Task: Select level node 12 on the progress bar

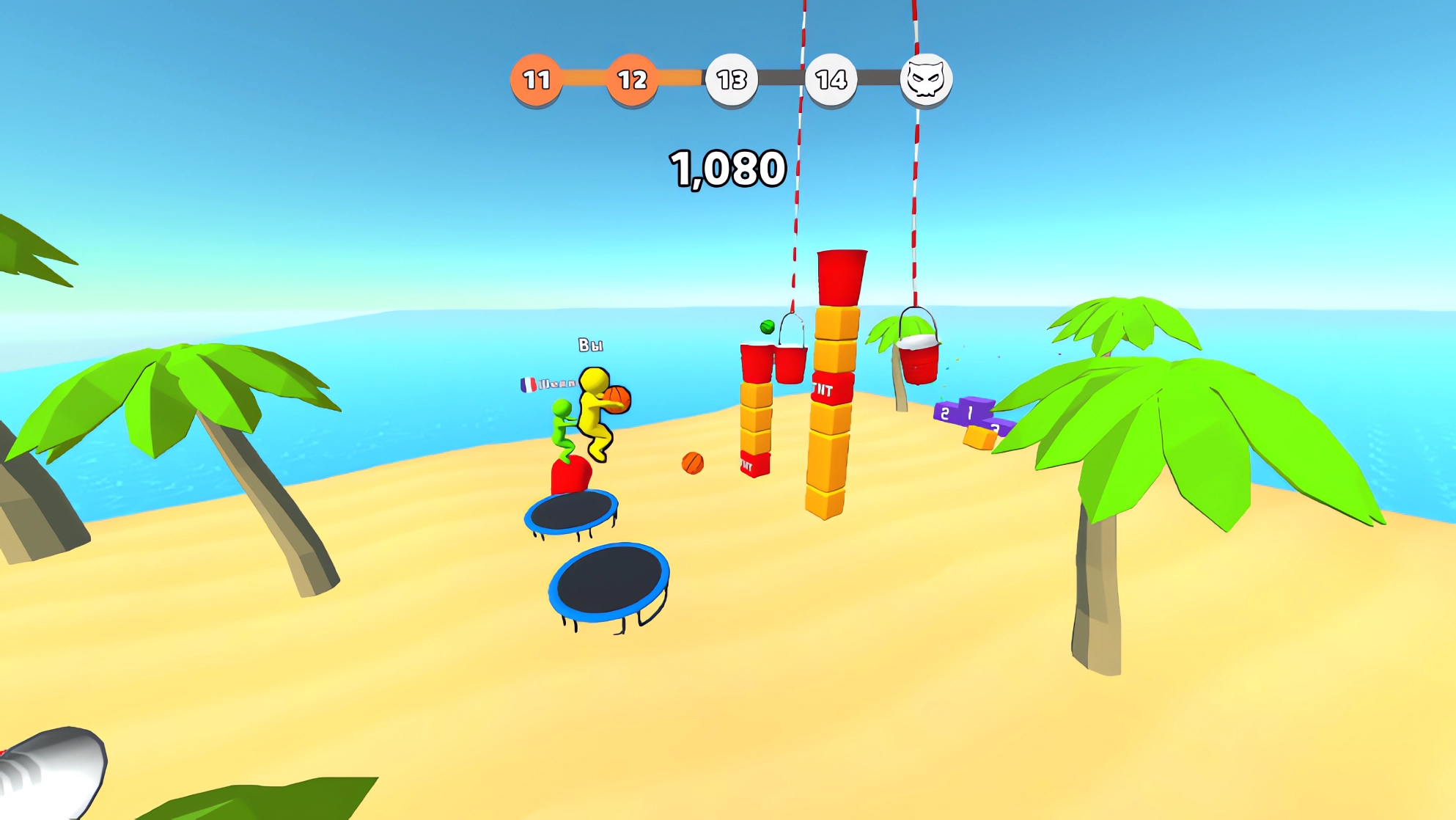Action: tap(632, 78)
